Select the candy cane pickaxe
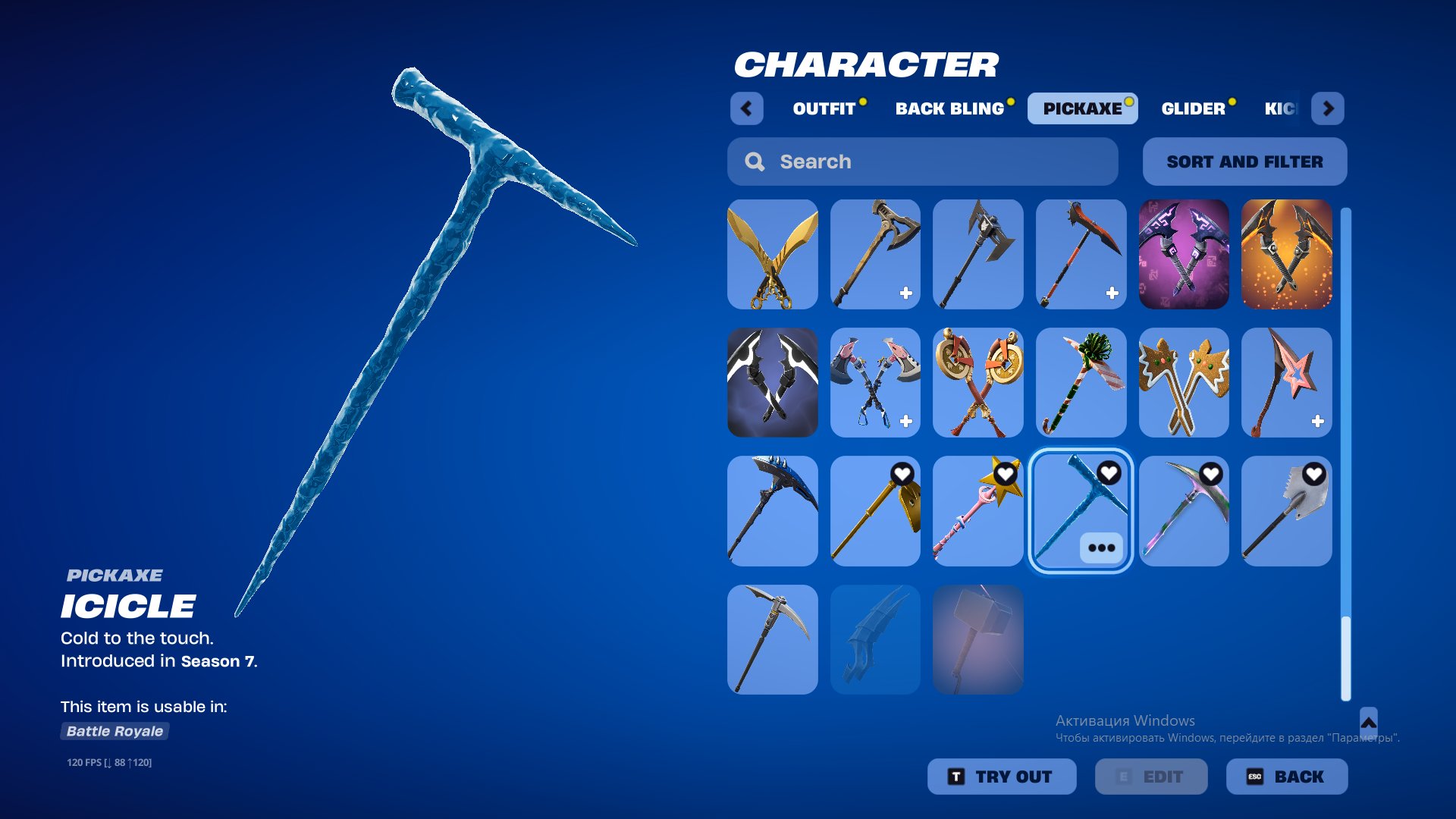1456x819 pixels. point(1081,384)
